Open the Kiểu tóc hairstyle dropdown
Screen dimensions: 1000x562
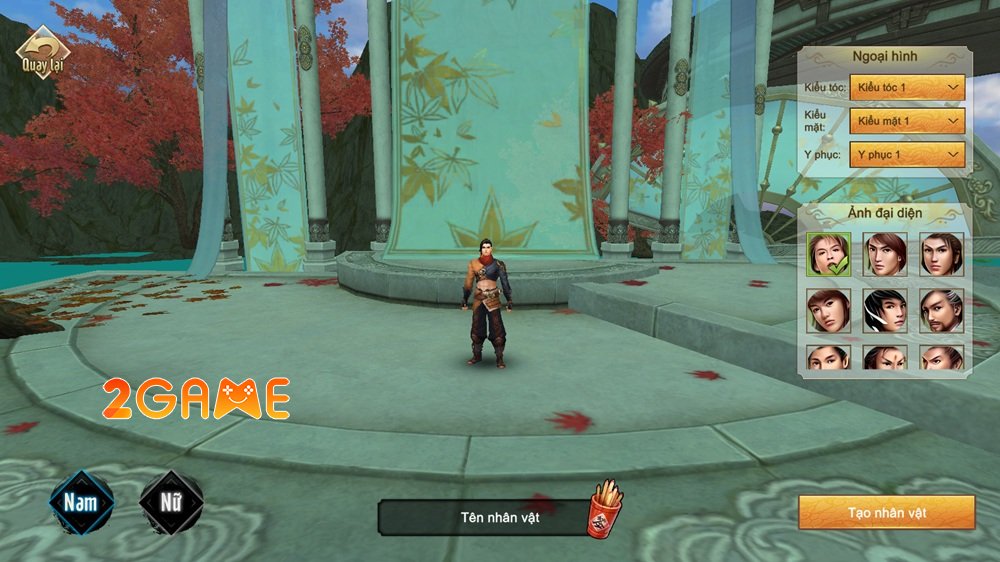907,89
